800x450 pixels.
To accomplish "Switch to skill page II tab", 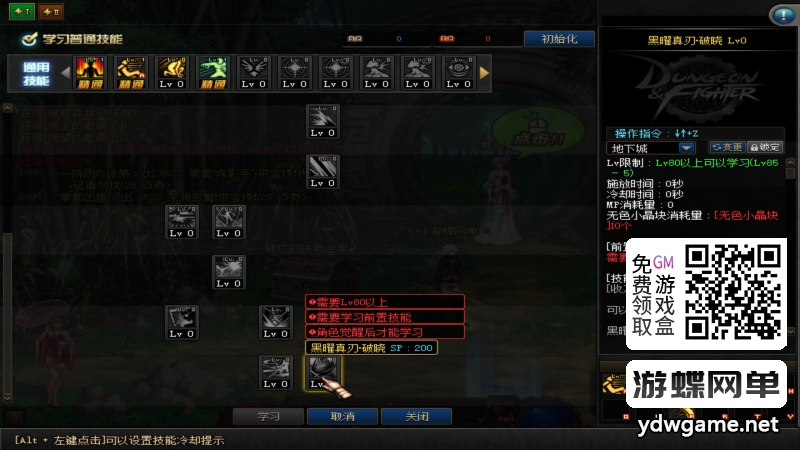I will [51, 12].
